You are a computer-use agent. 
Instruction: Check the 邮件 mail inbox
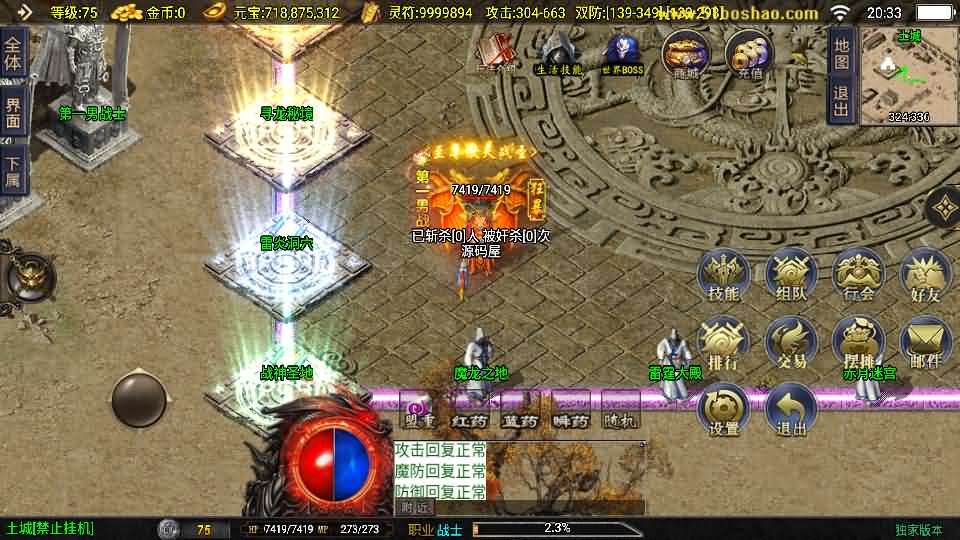tap(925, 343)
